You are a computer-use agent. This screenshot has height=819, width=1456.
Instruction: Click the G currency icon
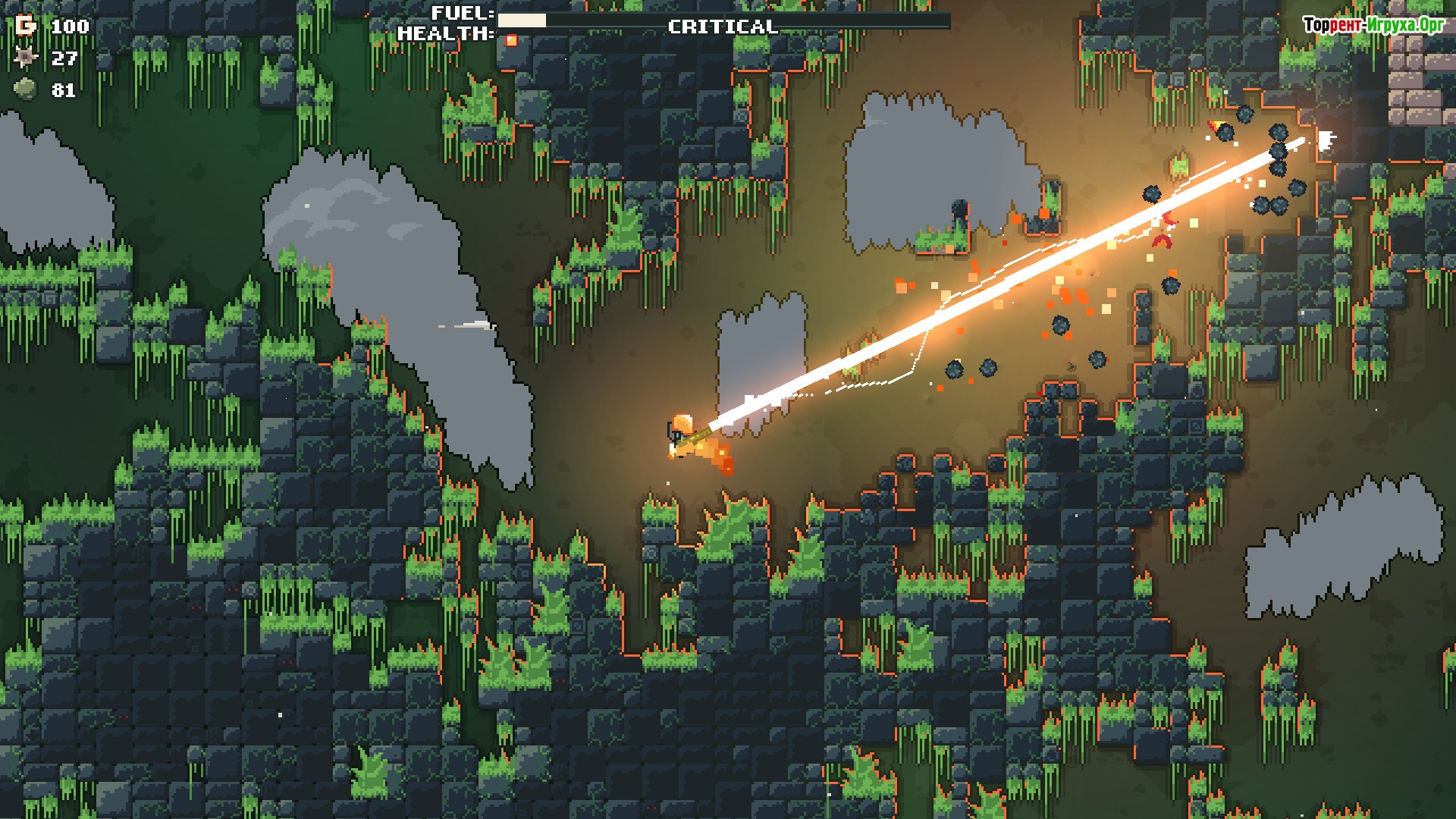[x=26, y=26]
